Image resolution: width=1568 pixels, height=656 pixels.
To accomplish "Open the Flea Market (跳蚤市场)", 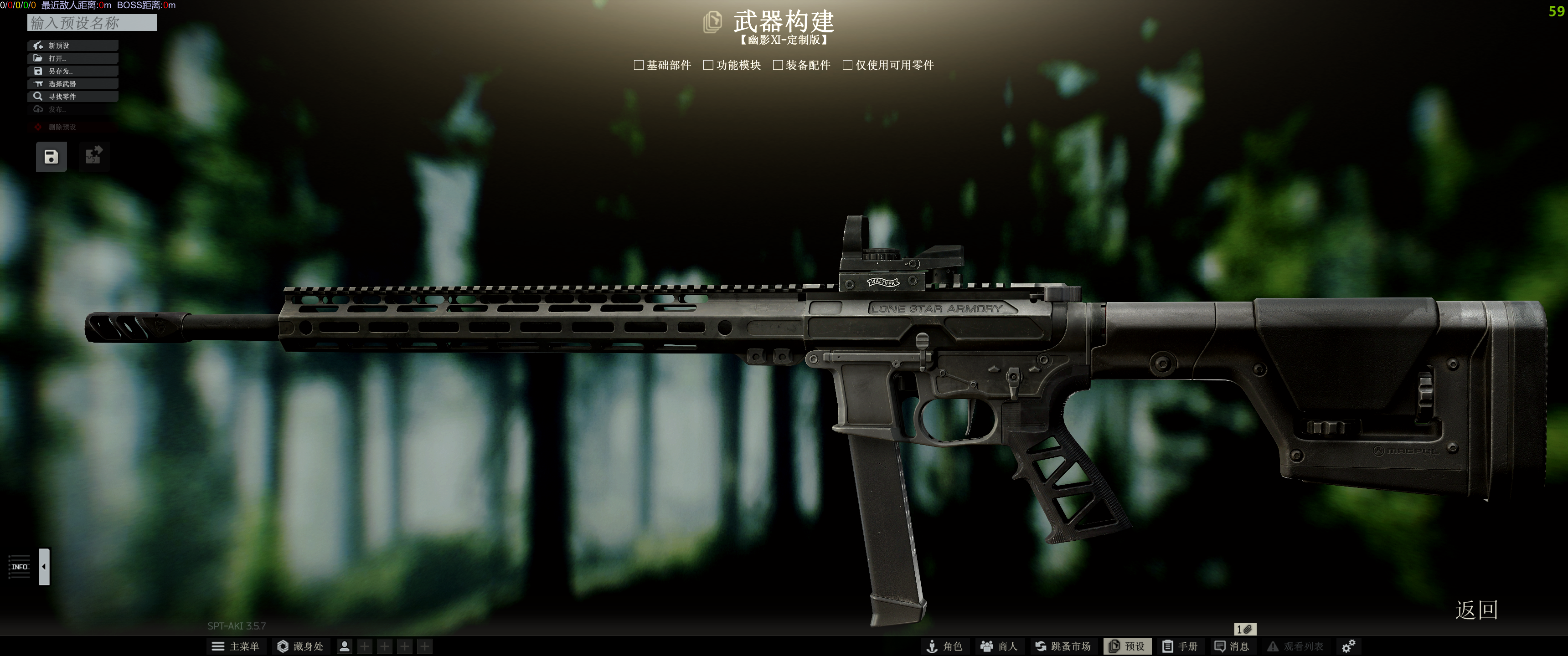I will click(x=1063, y=646).
